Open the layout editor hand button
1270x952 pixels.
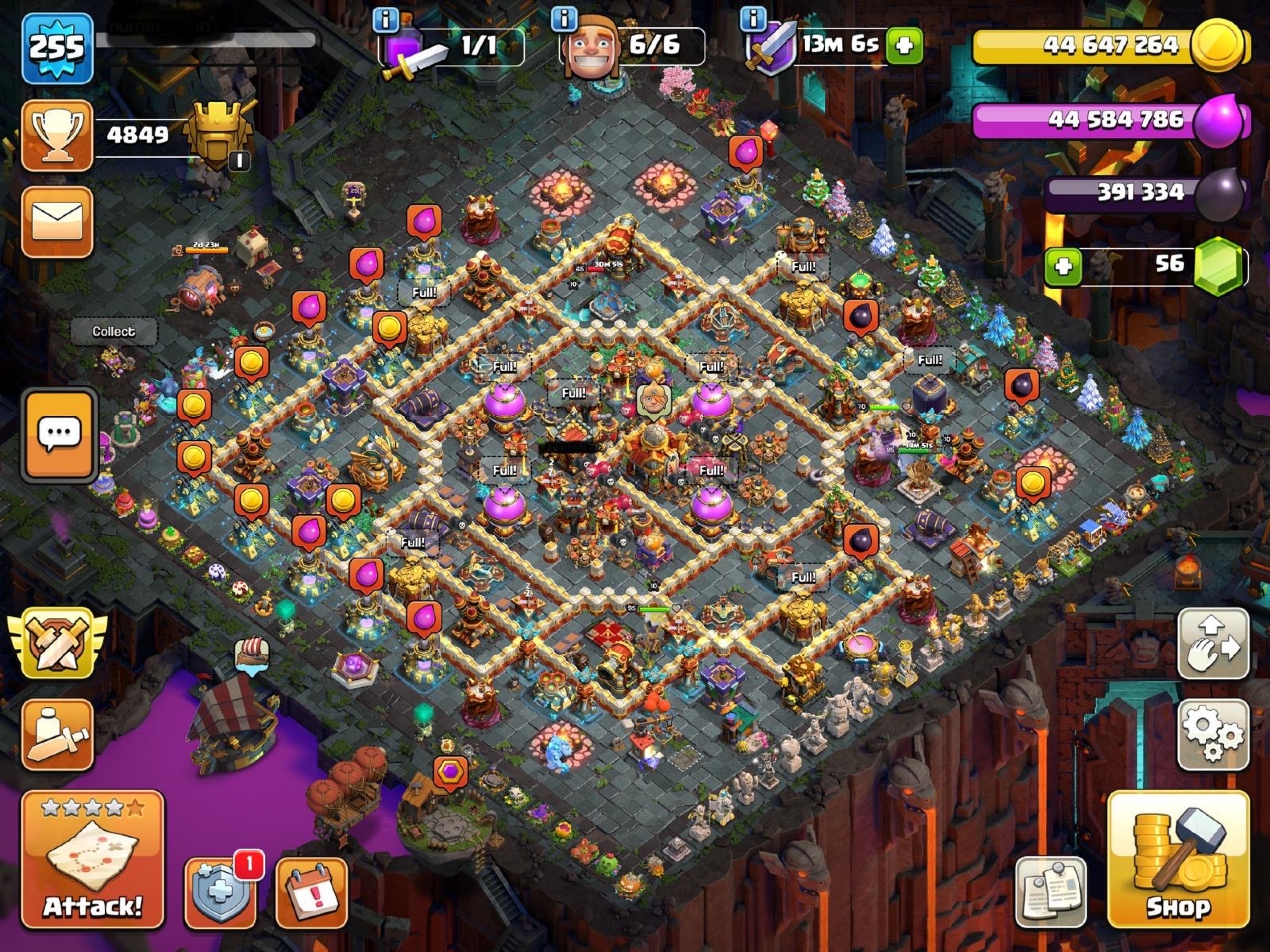(1212, 644)
